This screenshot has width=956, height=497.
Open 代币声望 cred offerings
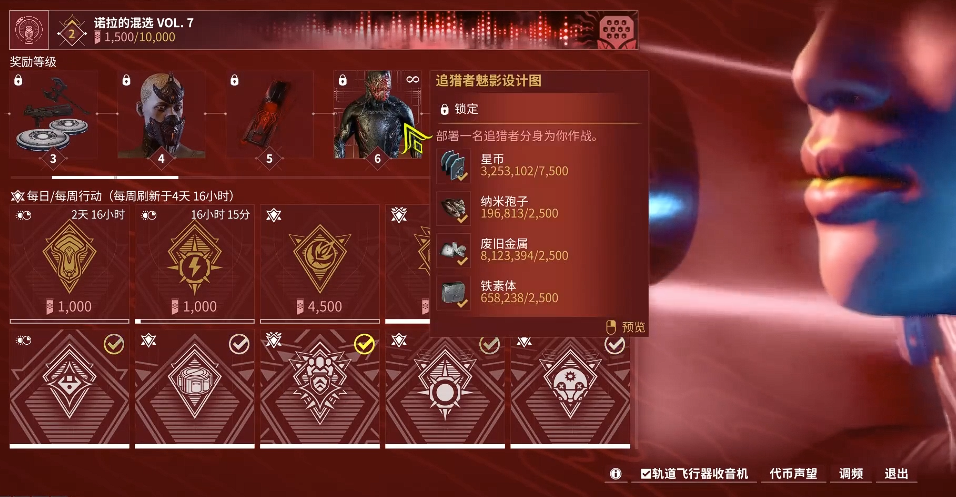[x=793, y=474]
